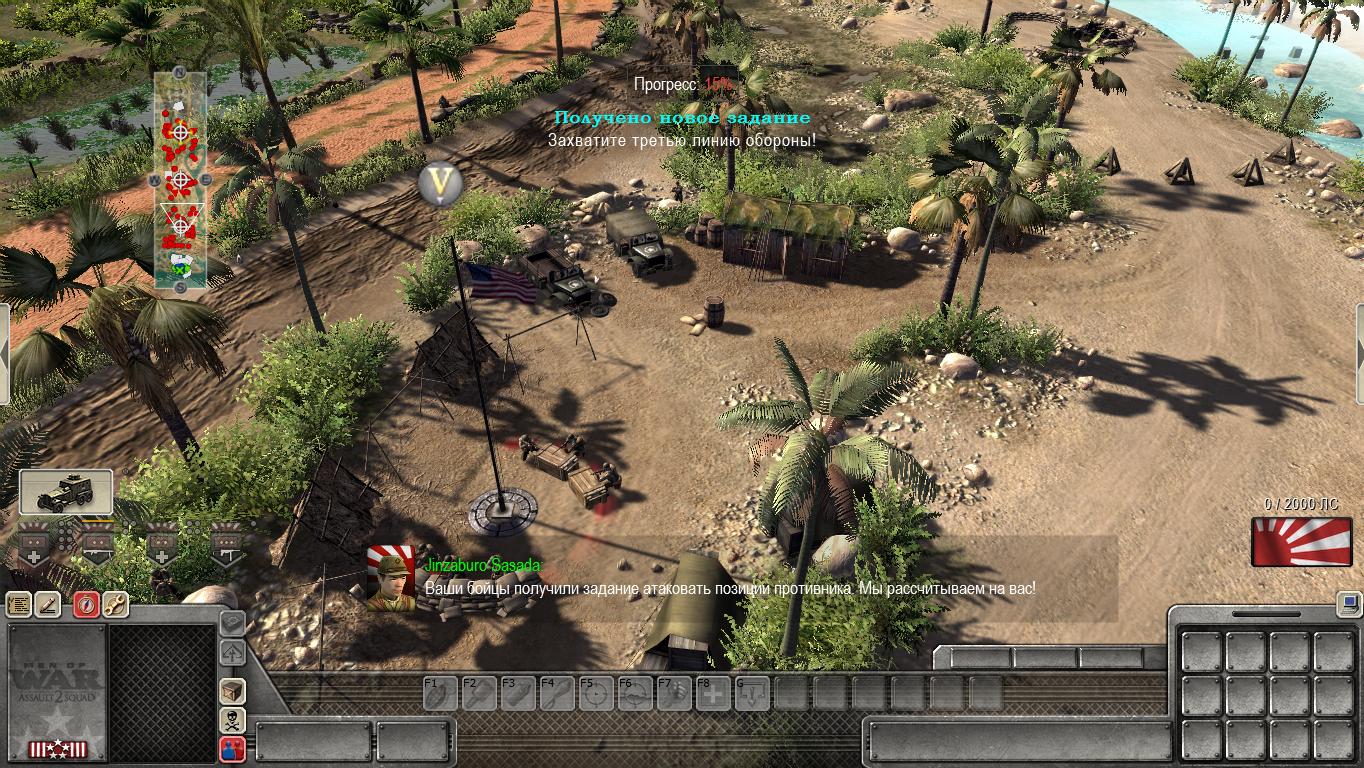Screen dimensions: 1364x768
Task: Click the small monitor icon button
Action: [1348, 603]
